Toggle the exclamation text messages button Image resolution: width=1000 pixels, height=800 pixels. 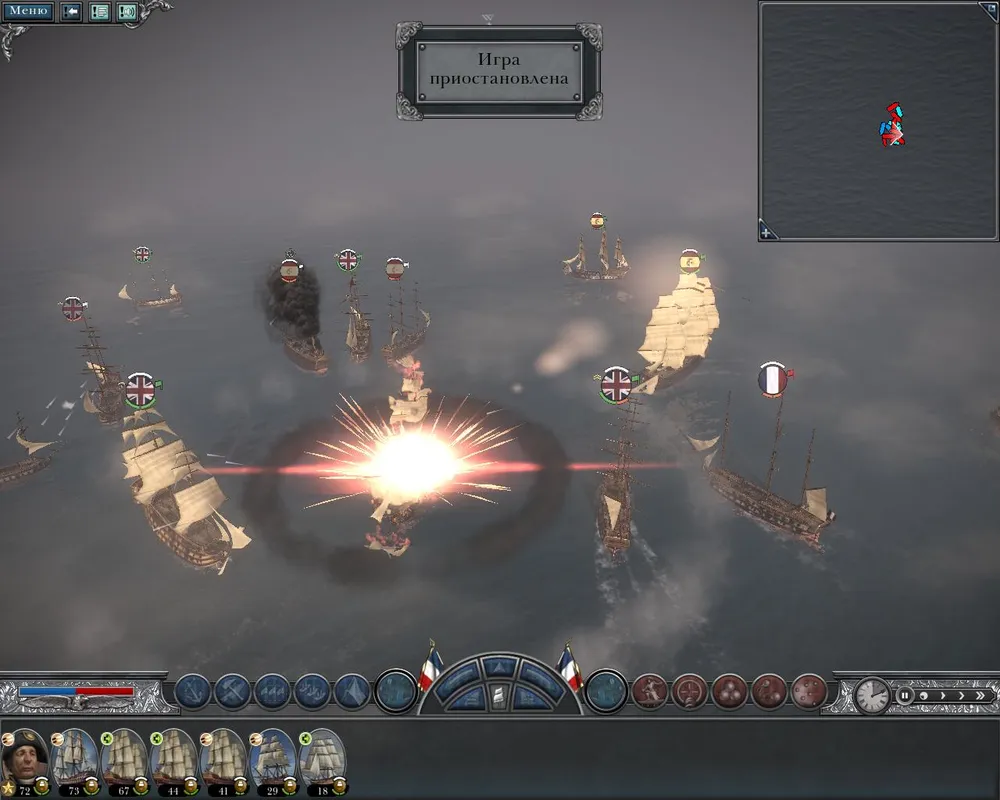[100, 12]
